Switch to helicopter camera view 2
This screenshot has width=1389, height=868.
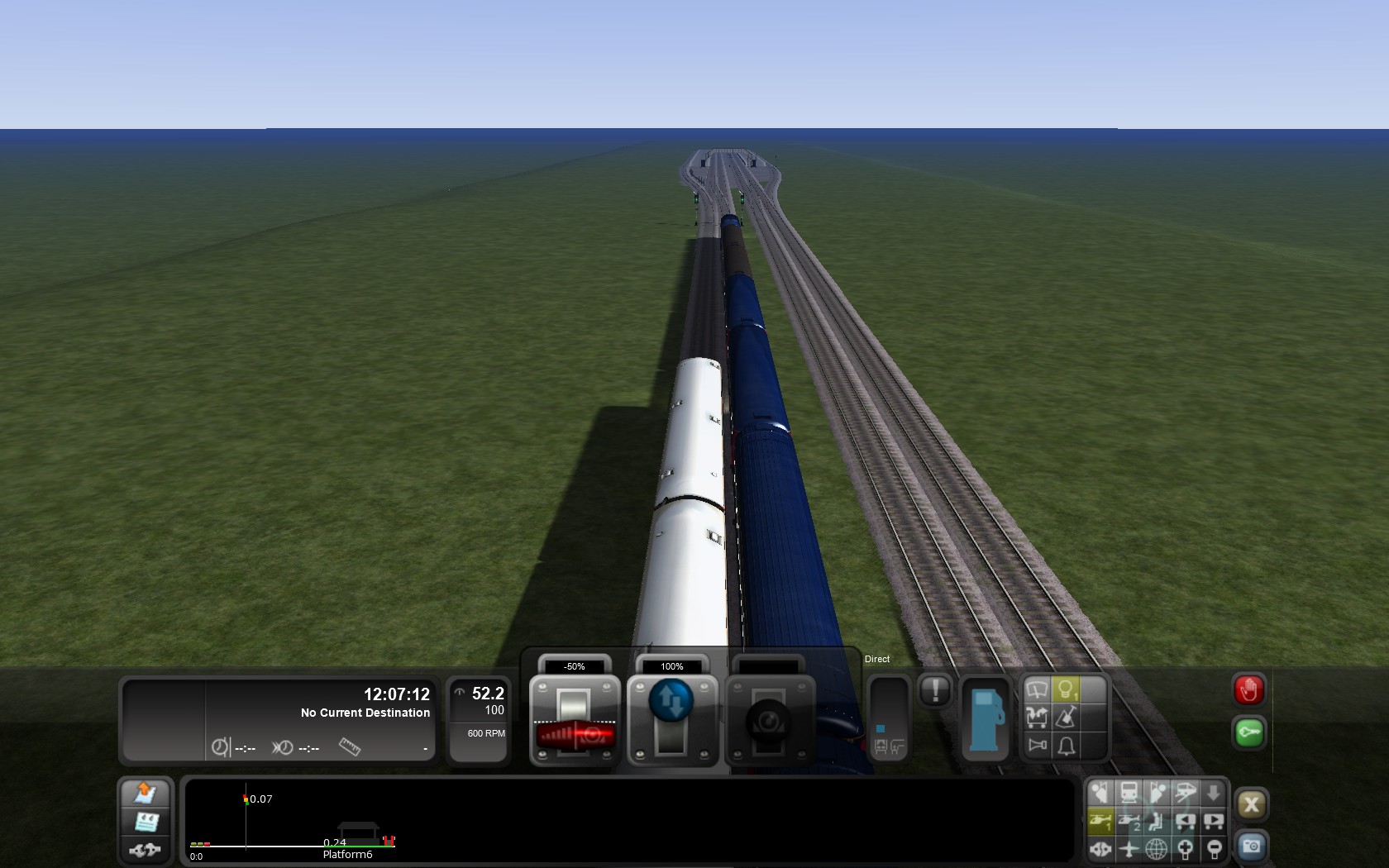(x=1129, y=821)
